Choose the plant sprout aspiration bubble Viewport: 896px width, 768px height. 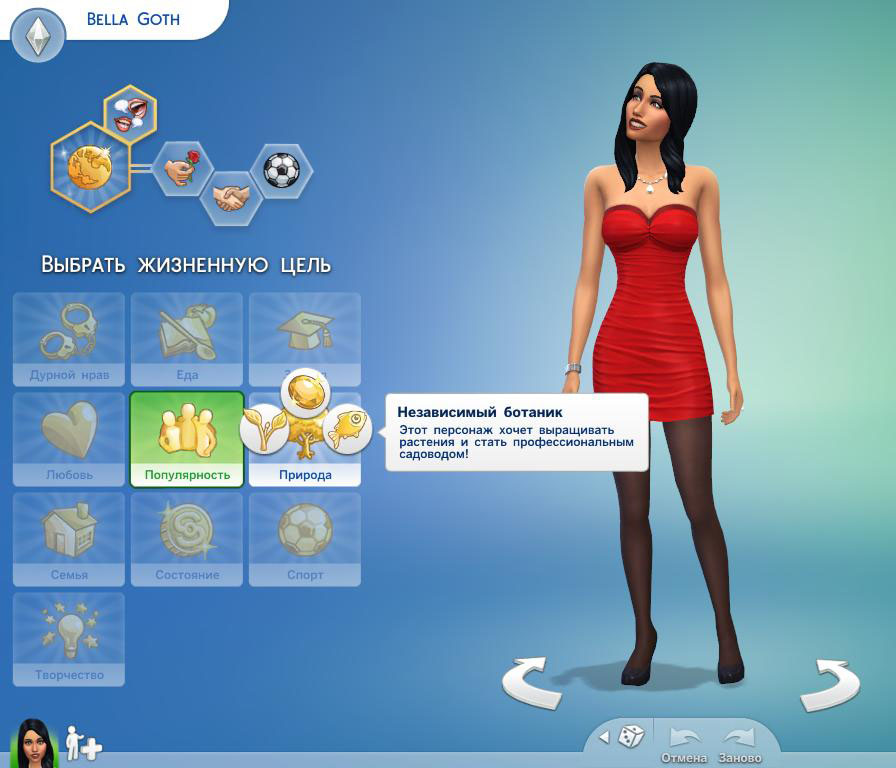(x=264, y=430)
